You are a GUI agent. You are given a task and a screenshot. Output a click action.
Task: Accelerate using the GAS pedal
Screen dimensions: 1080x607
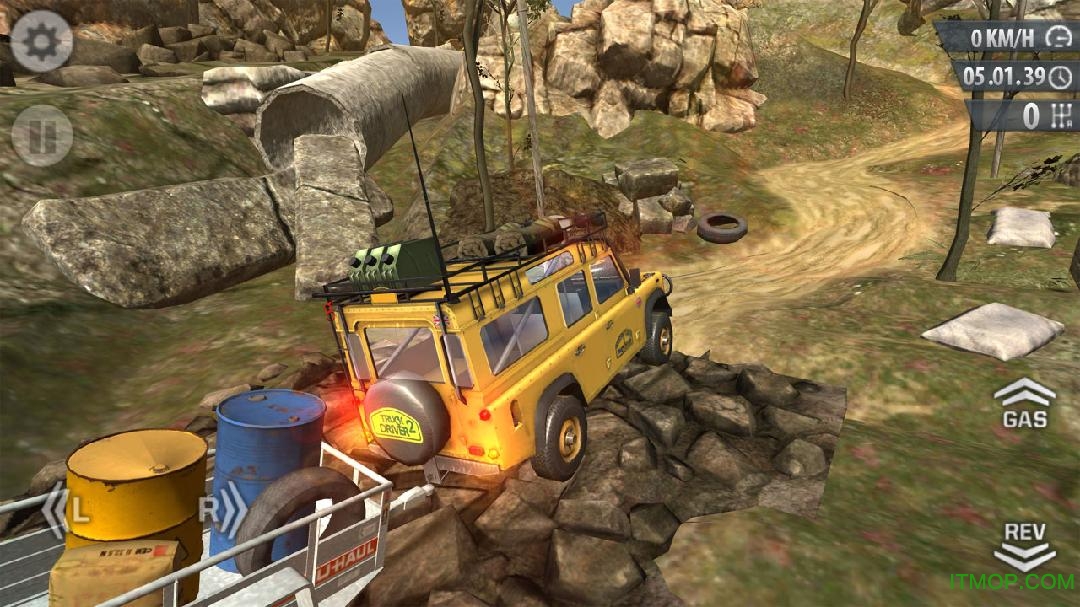click(x=1024, y=403)
